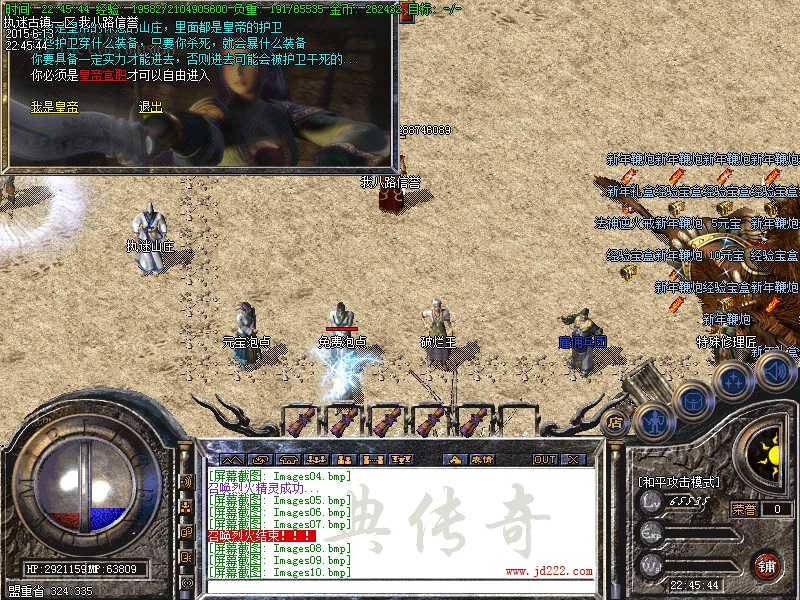Toggle the speaker icon left of chat
This screenshot has height=600, width=800.
(186, 482)
